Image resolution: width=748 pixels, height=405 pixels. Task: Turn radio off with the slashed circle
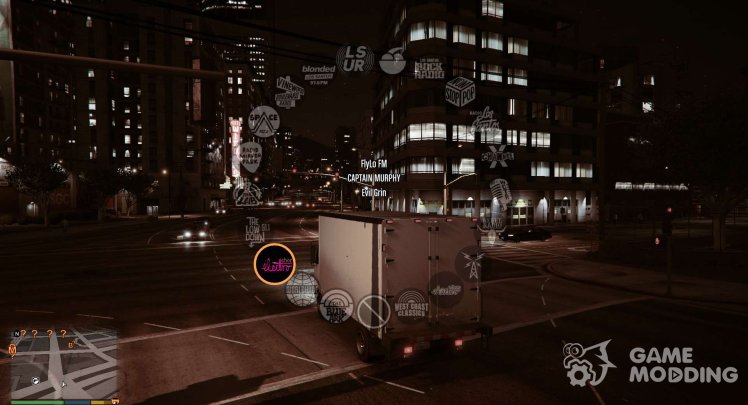(373, 311)
